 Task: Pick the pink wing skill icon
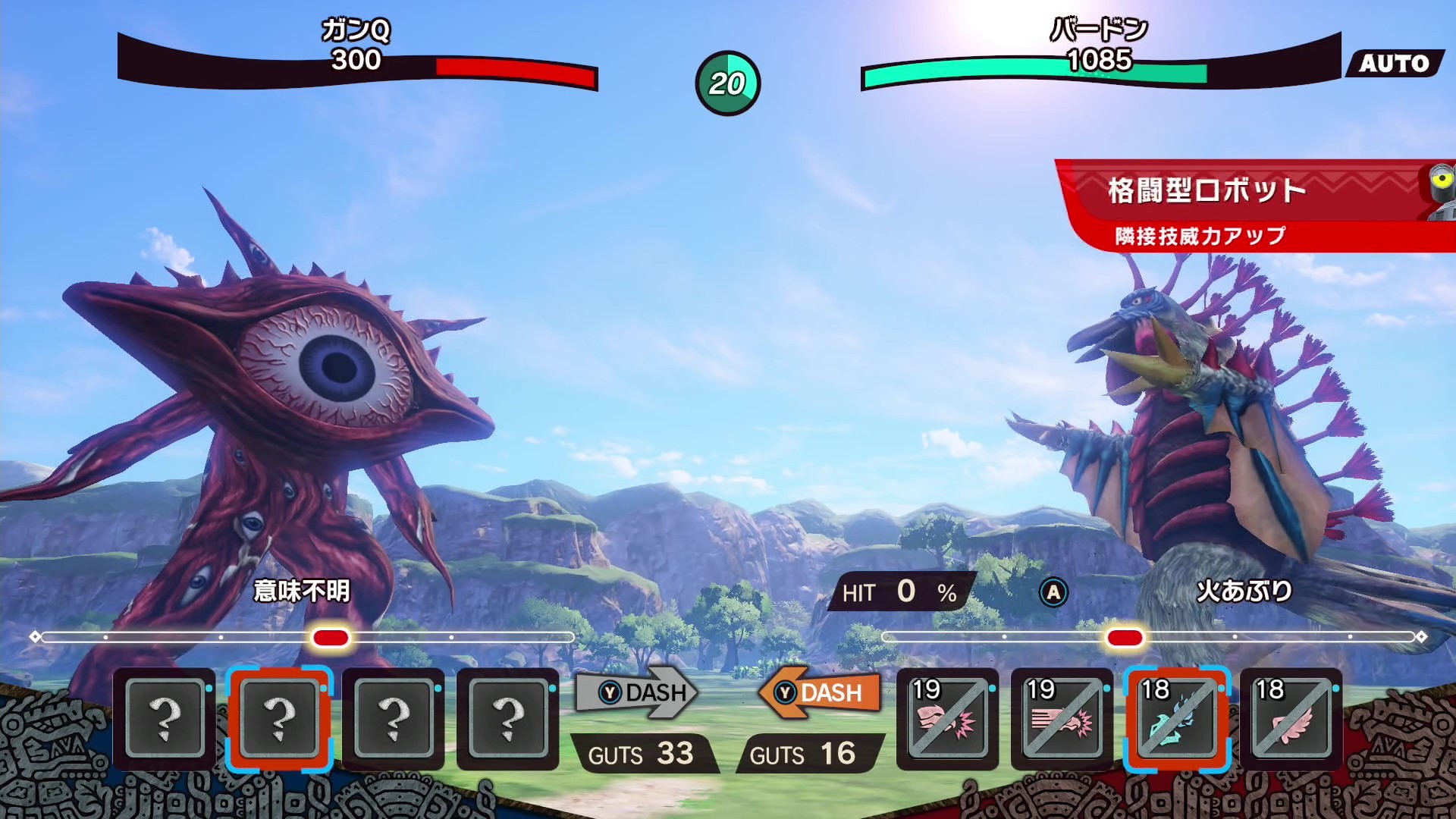[x=1291, y=719]
